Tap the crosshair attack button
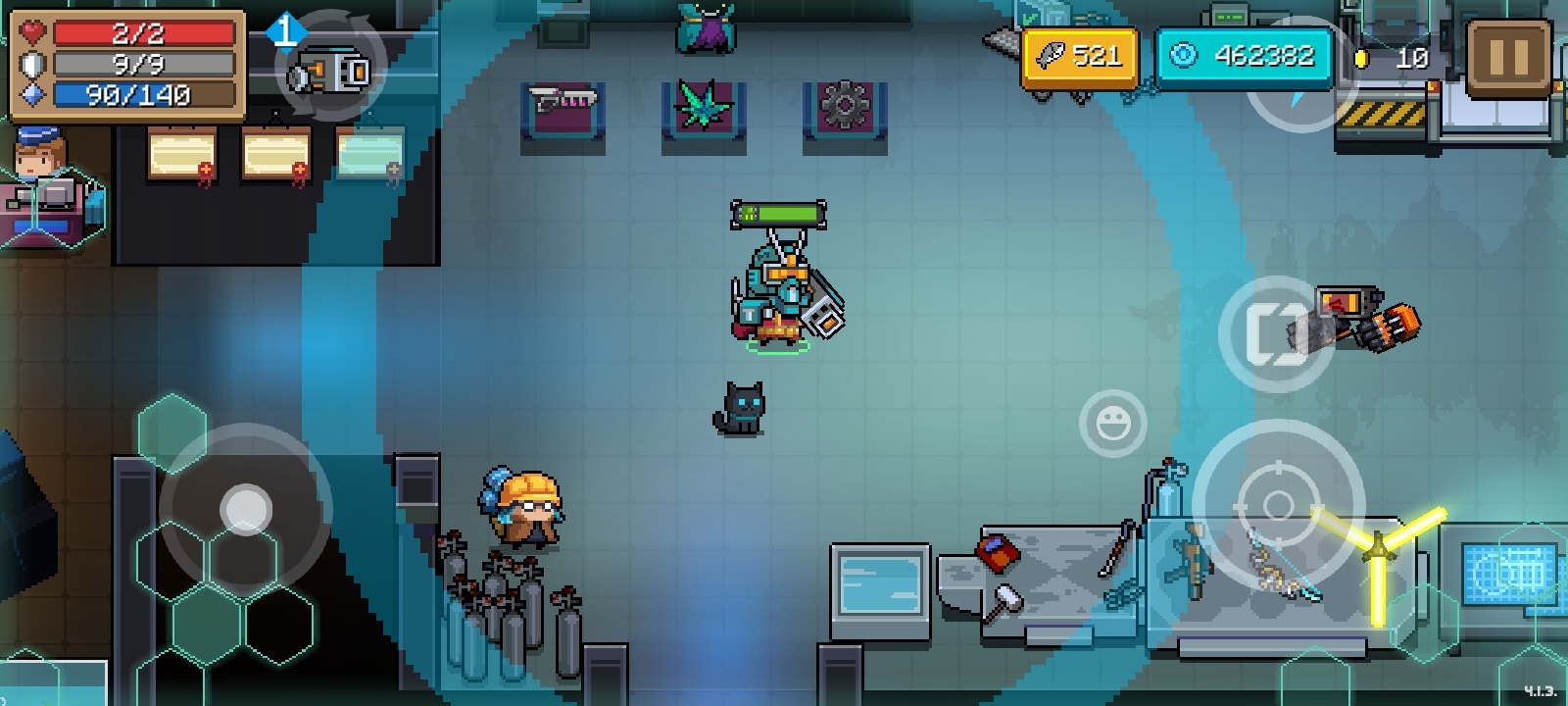The width and height of the screenshot is (1568, 706). (1278, 506)
